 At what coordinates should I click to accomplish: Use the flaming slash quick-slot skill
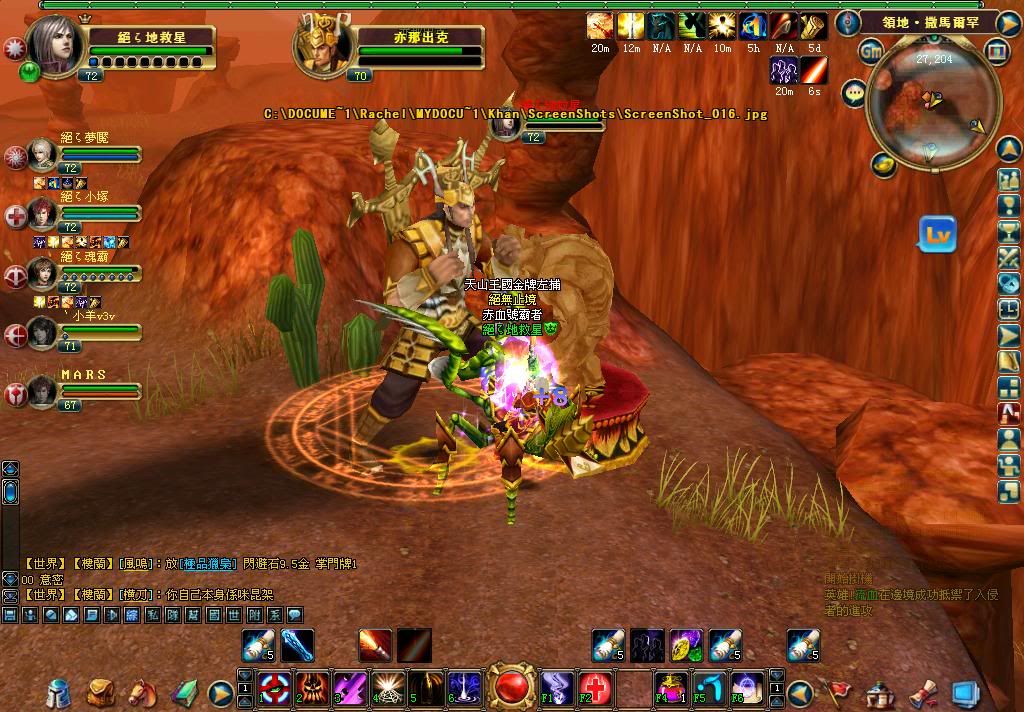[375, 645]
